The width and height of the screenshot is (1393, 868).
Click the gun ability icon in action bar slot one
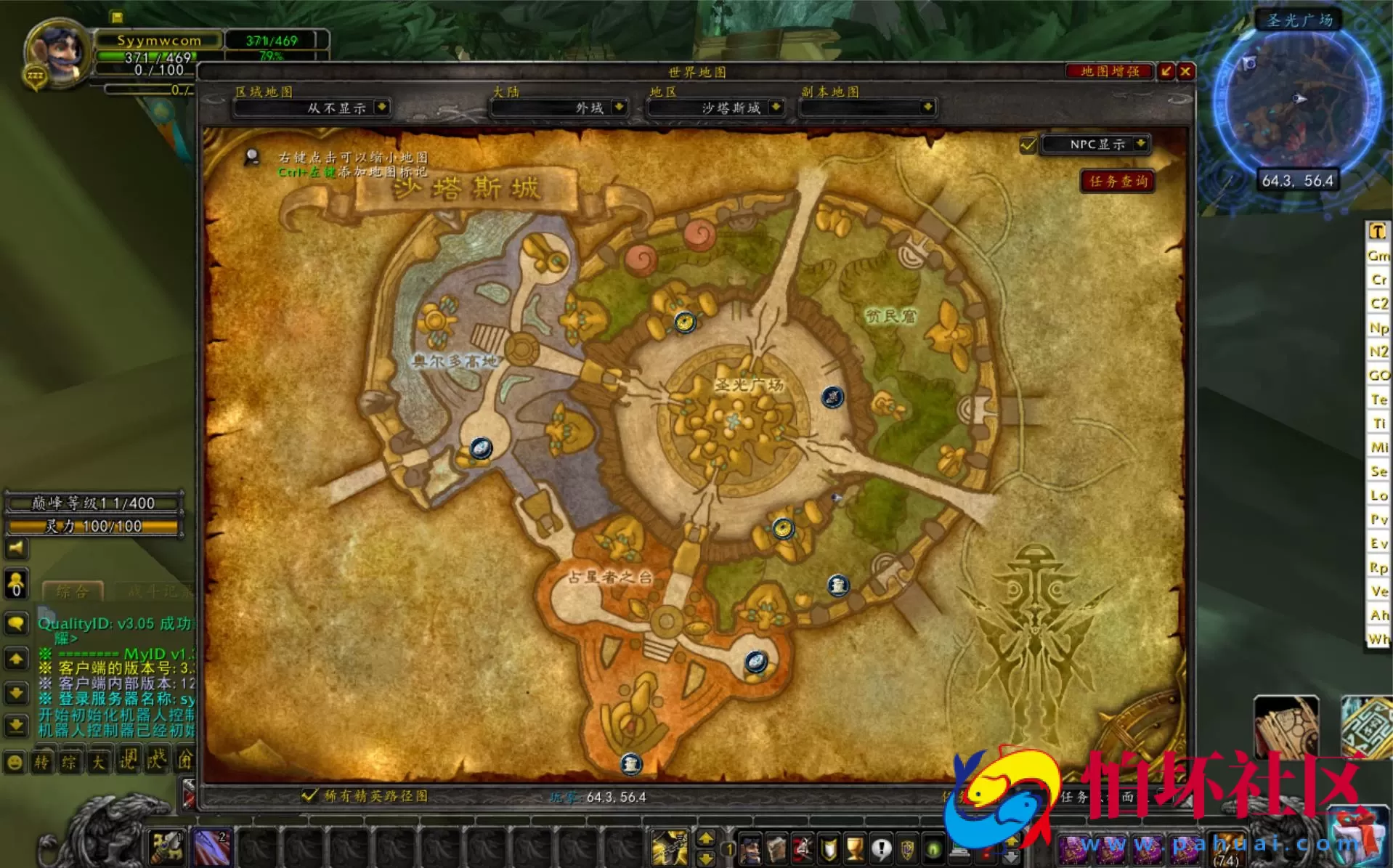(669, 848)
